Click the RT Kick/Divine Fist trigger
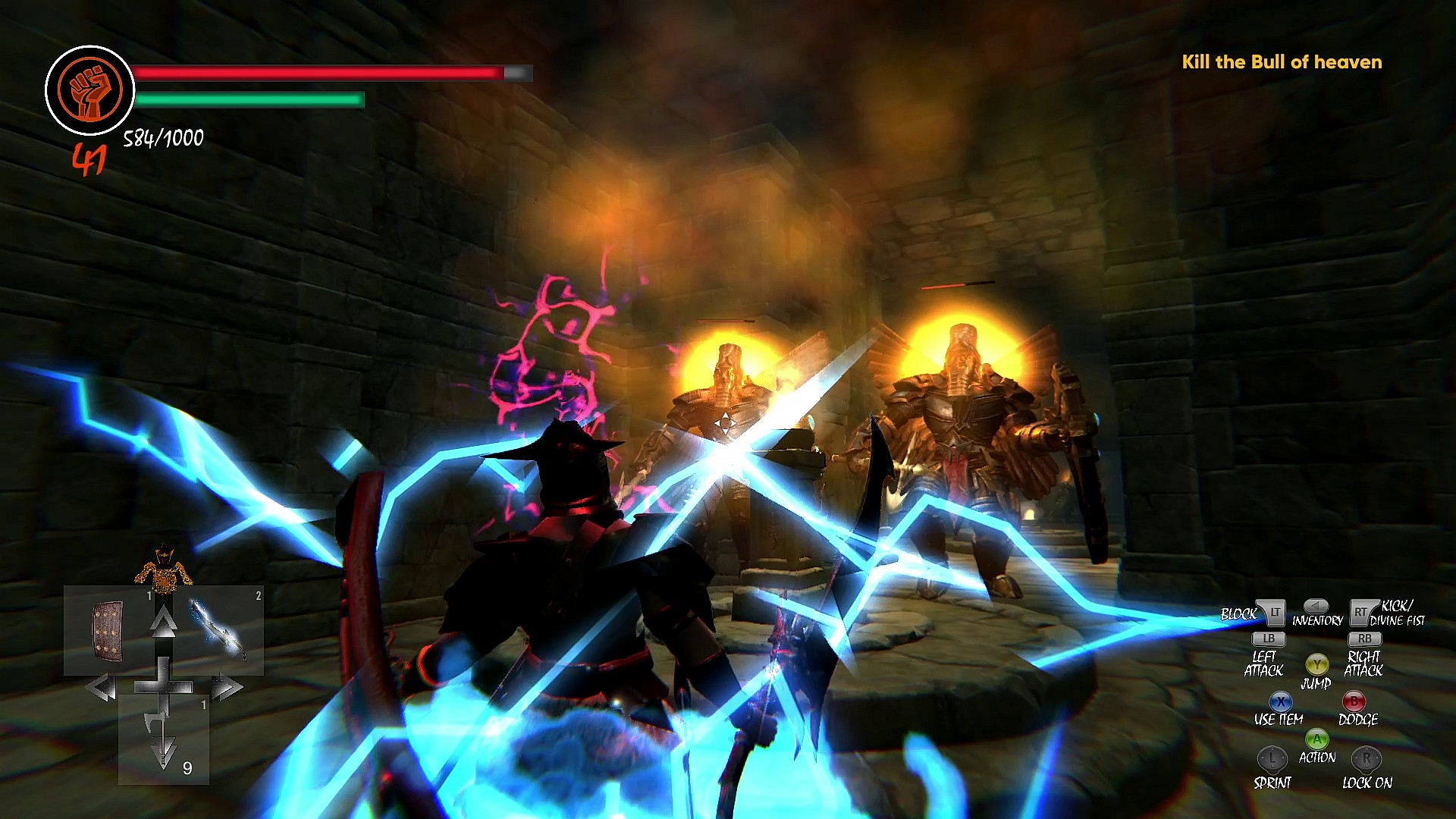 click(x=1361, y=612)
